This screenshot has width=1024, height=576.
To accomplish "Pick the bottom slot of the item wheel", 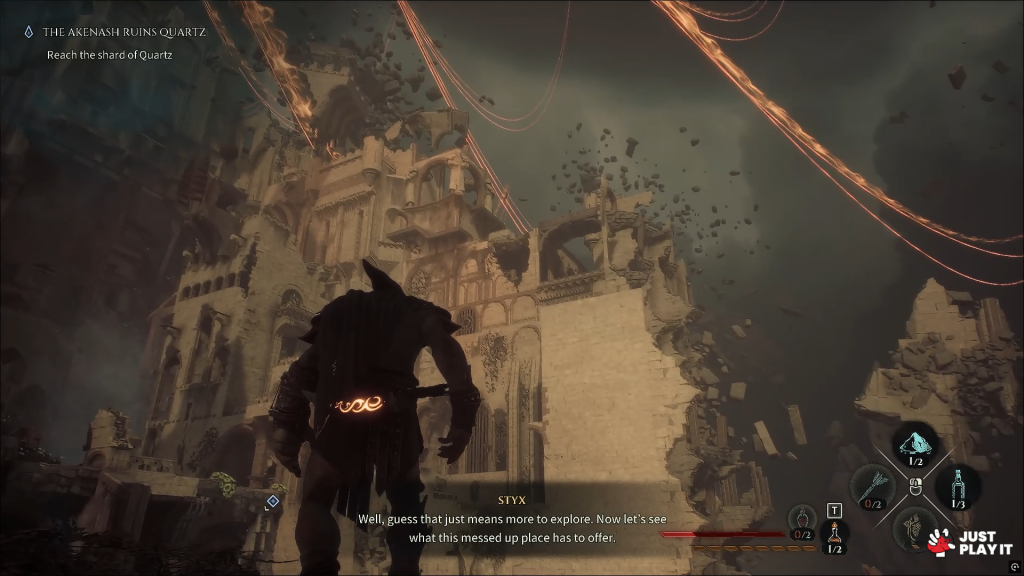I will click(x=912, y=527).
